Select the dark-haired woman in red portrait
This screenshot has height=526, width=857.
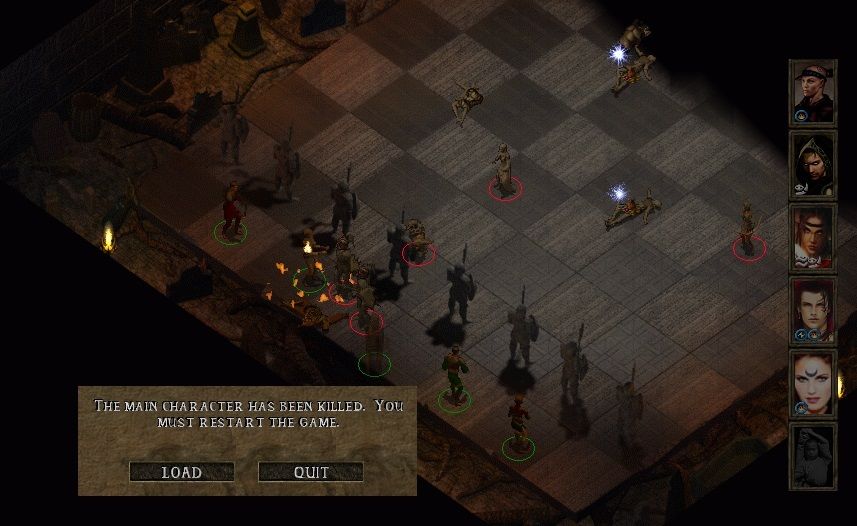(x=812, y=310)
